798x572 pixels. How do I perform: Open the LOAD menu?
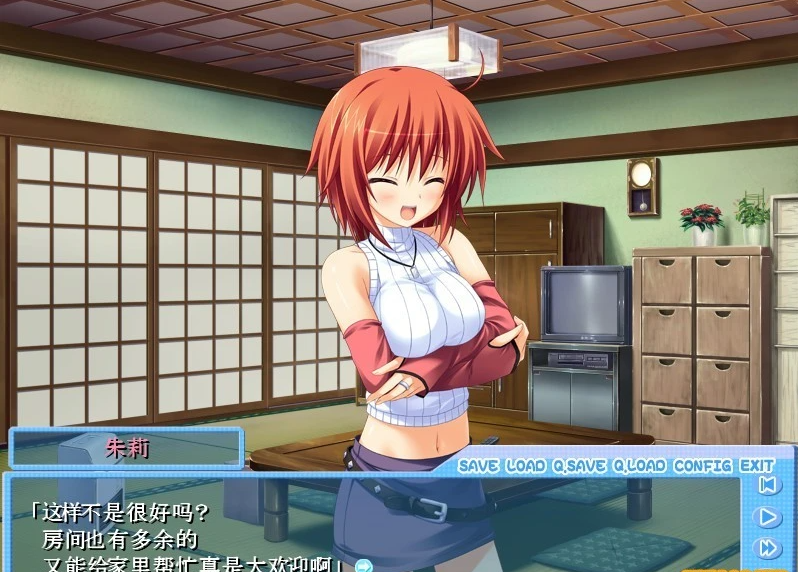click(x=525, y=466)
